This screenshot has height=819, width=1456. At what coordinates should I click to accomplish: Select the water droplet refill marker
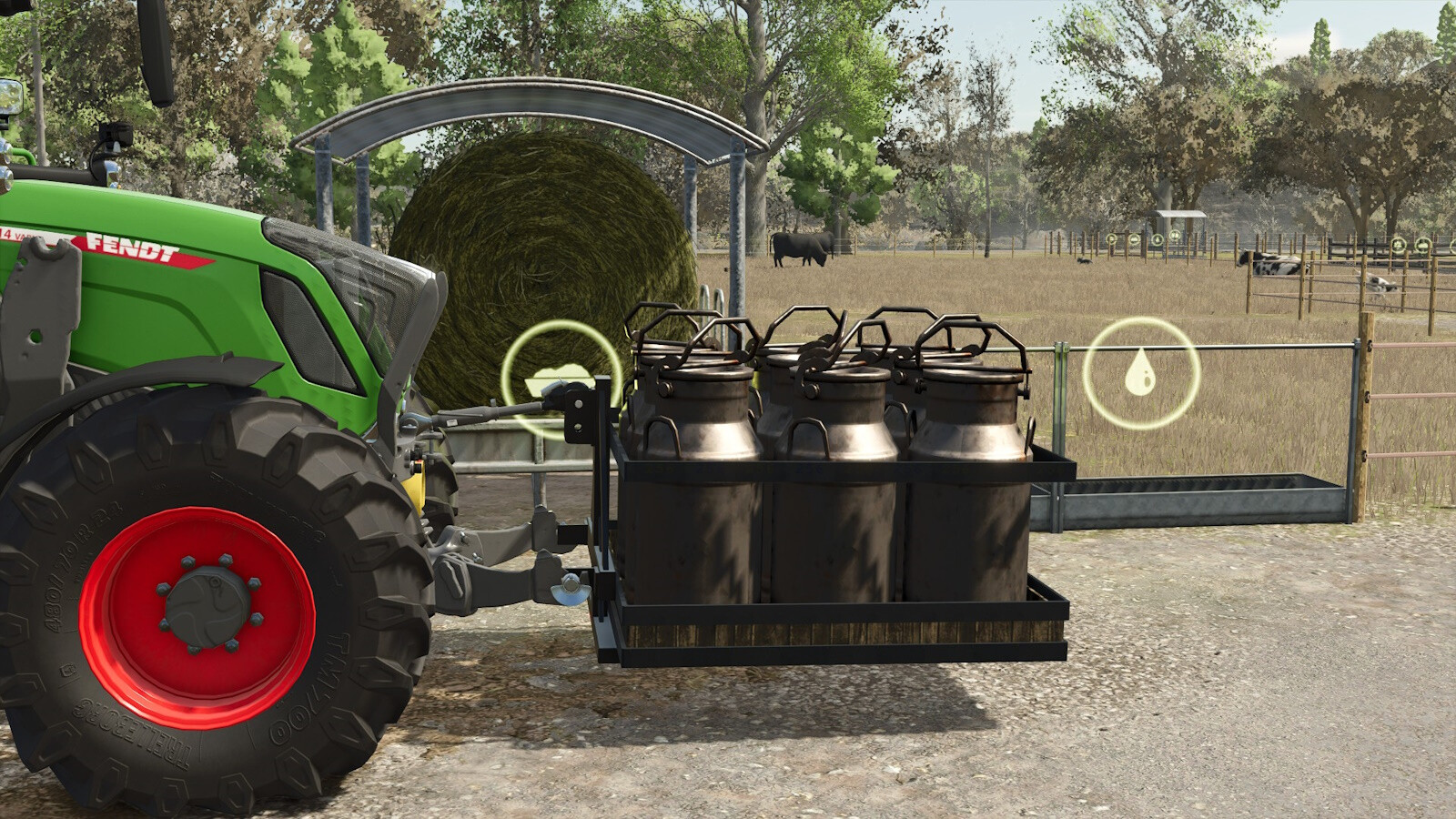[1139, 373]
